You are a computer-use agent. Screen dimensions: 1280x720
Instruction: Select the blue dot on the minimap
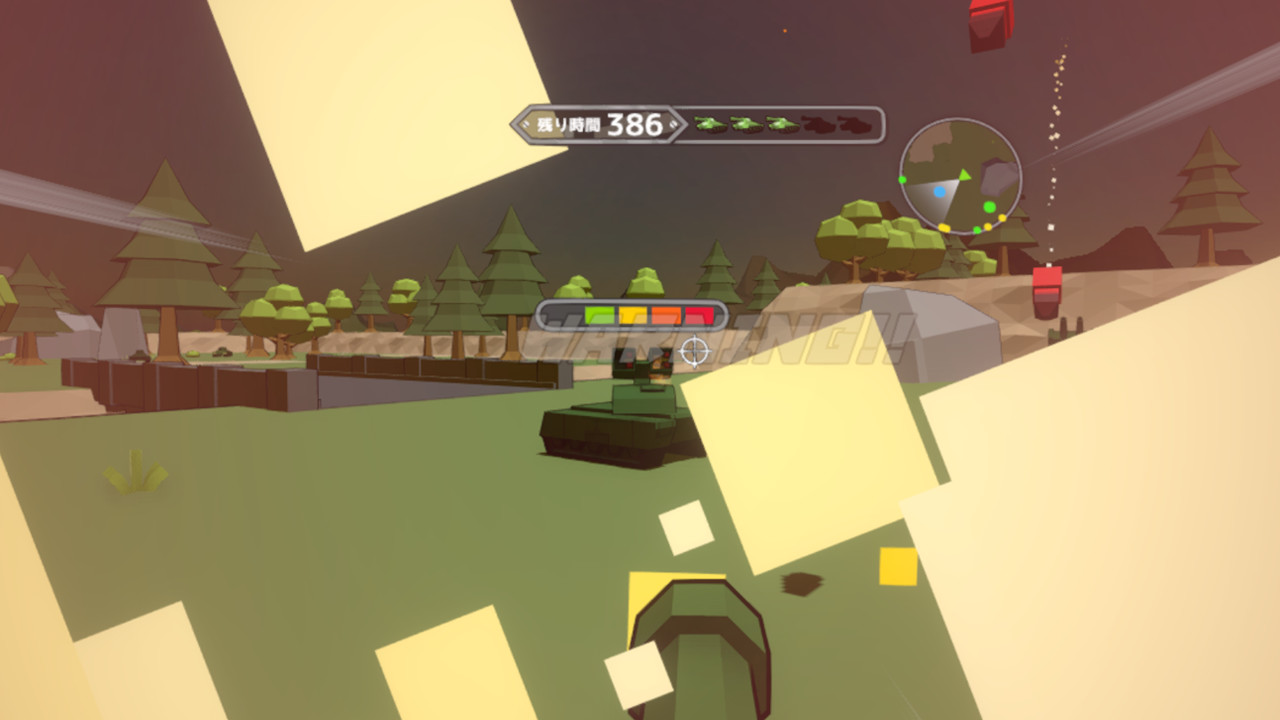coord(940,191)
